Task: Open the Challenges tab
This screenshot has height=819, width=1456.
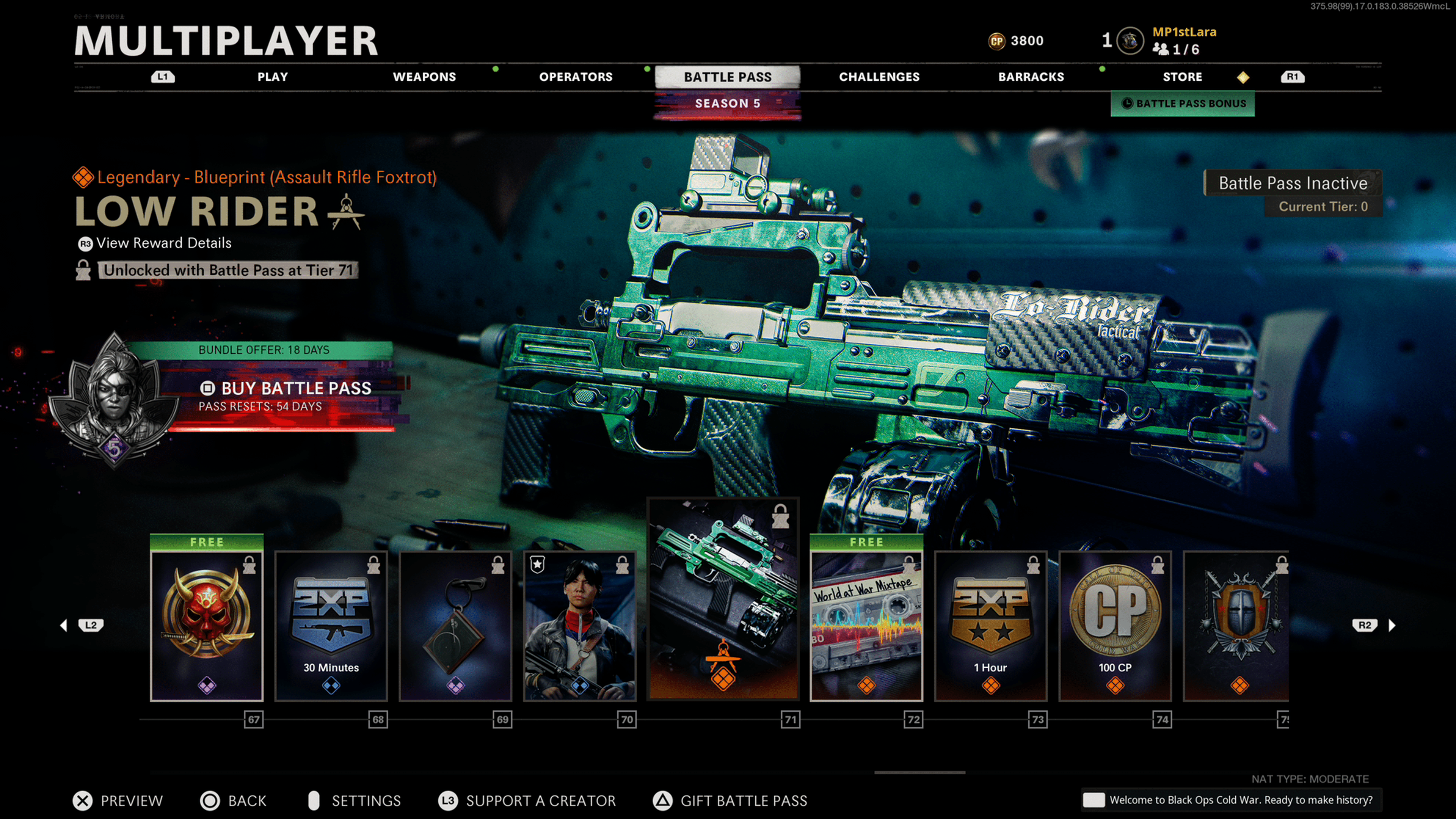Action: (879, 77)
